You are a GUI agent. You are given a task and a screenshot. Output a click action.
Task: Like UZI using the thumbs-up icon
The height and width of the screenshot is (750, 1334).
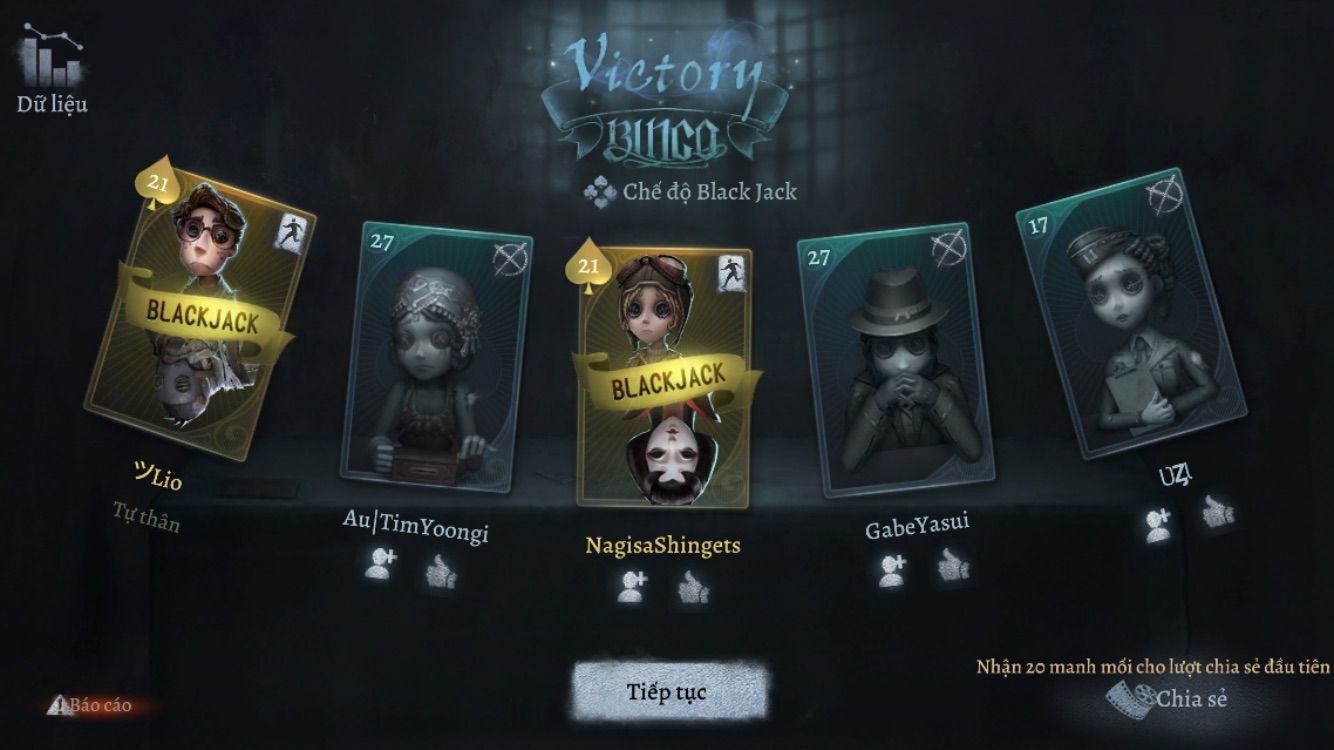coord(1217,512)
